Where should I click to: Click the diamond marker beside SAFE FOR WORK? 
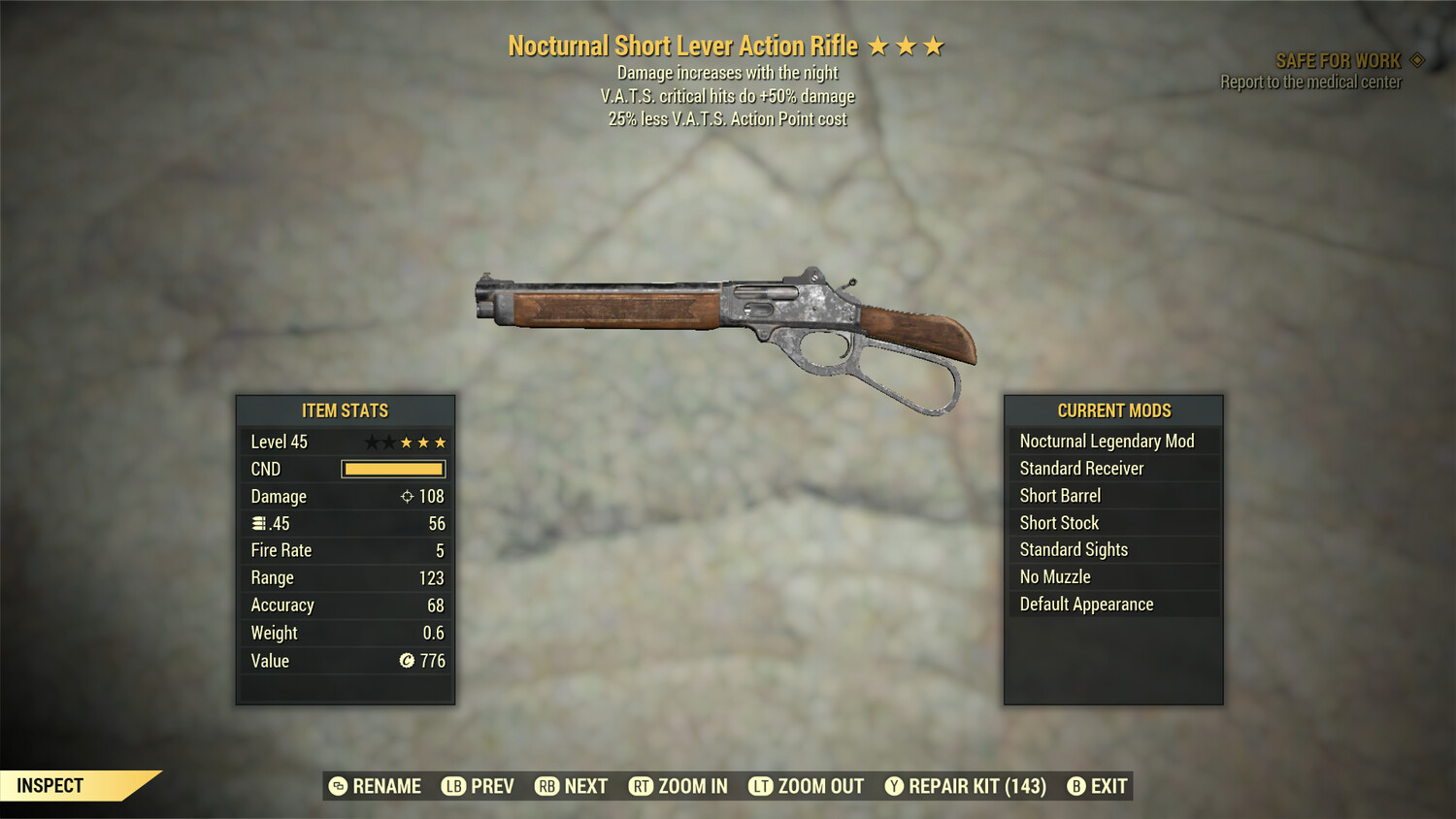(x=1415, y=59)
